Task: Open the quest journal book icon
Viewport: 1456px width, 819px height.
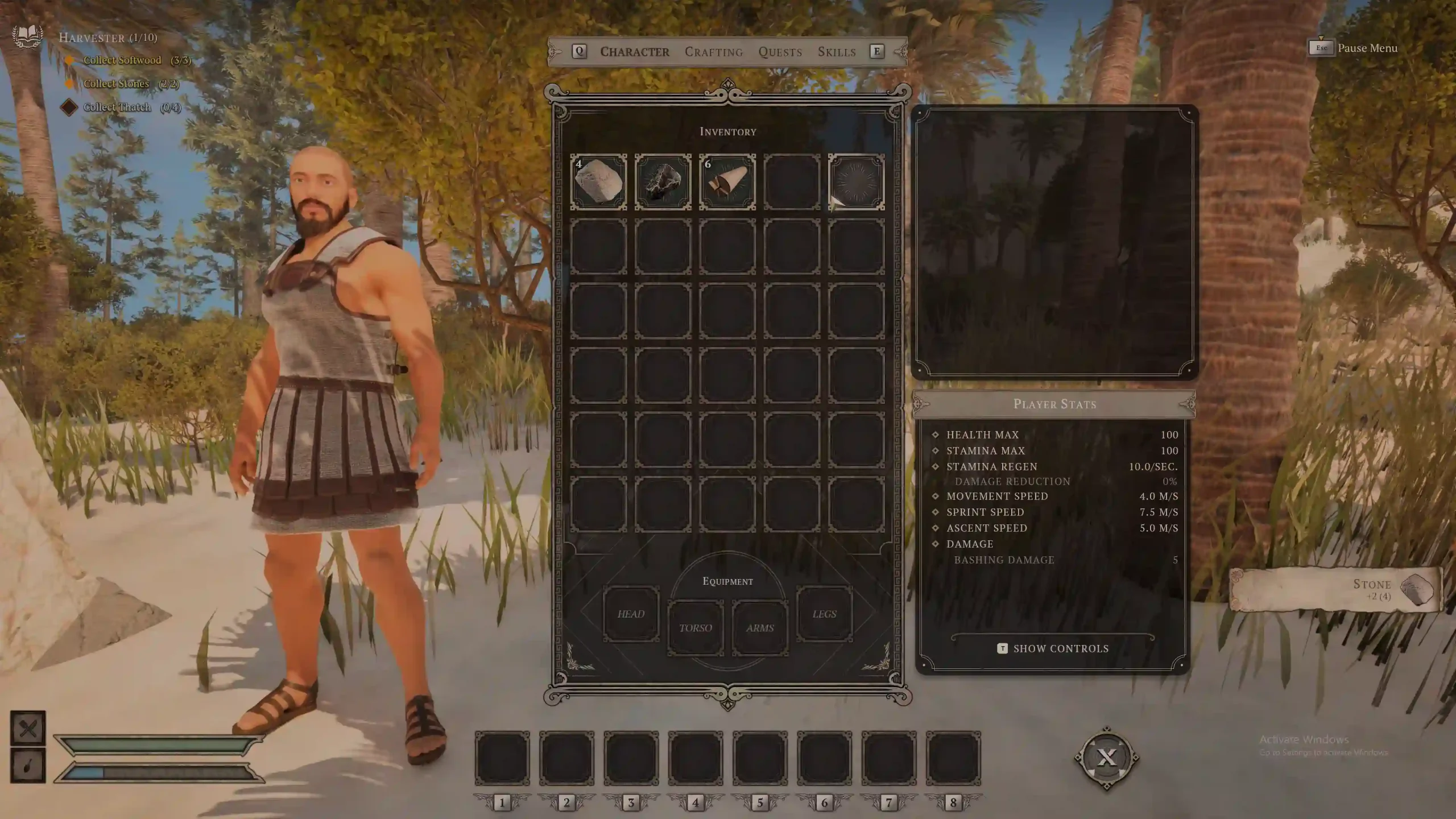Action: tap(27, 36)
